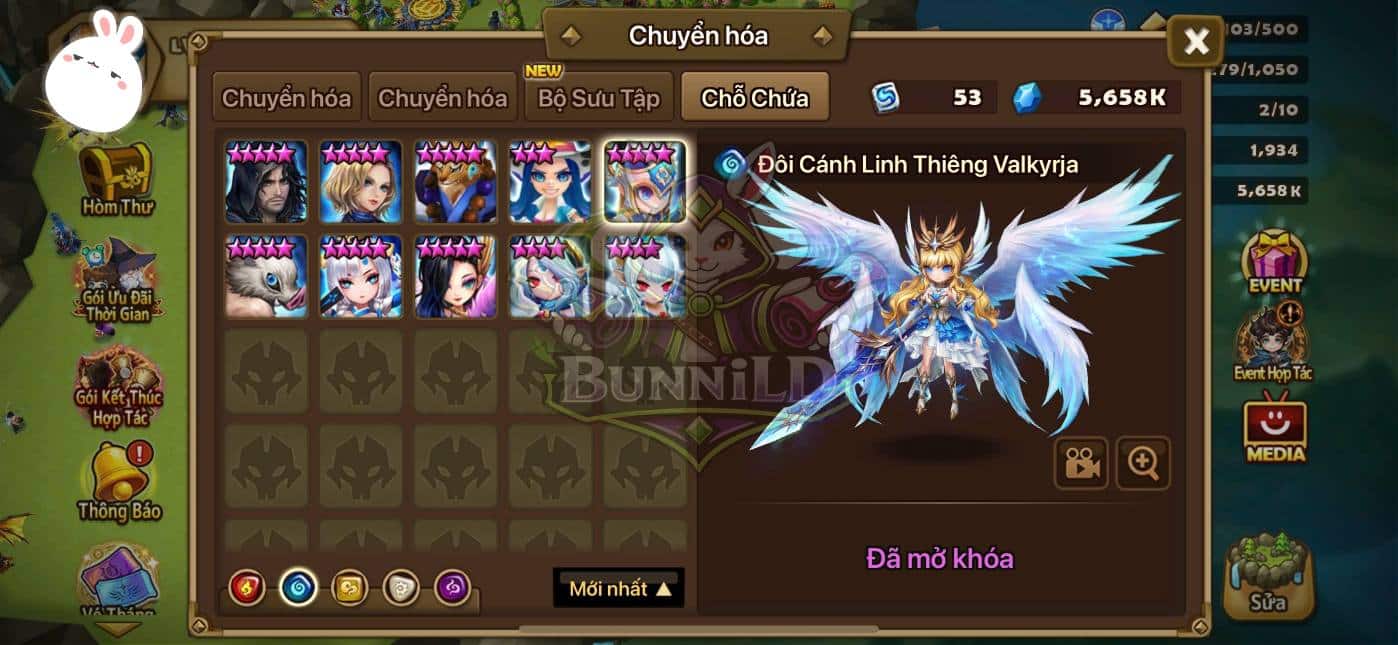Open the Mới nhất sort dropdown
The height and width of the screenshot is (645, 1398).
tap(619, 588)
